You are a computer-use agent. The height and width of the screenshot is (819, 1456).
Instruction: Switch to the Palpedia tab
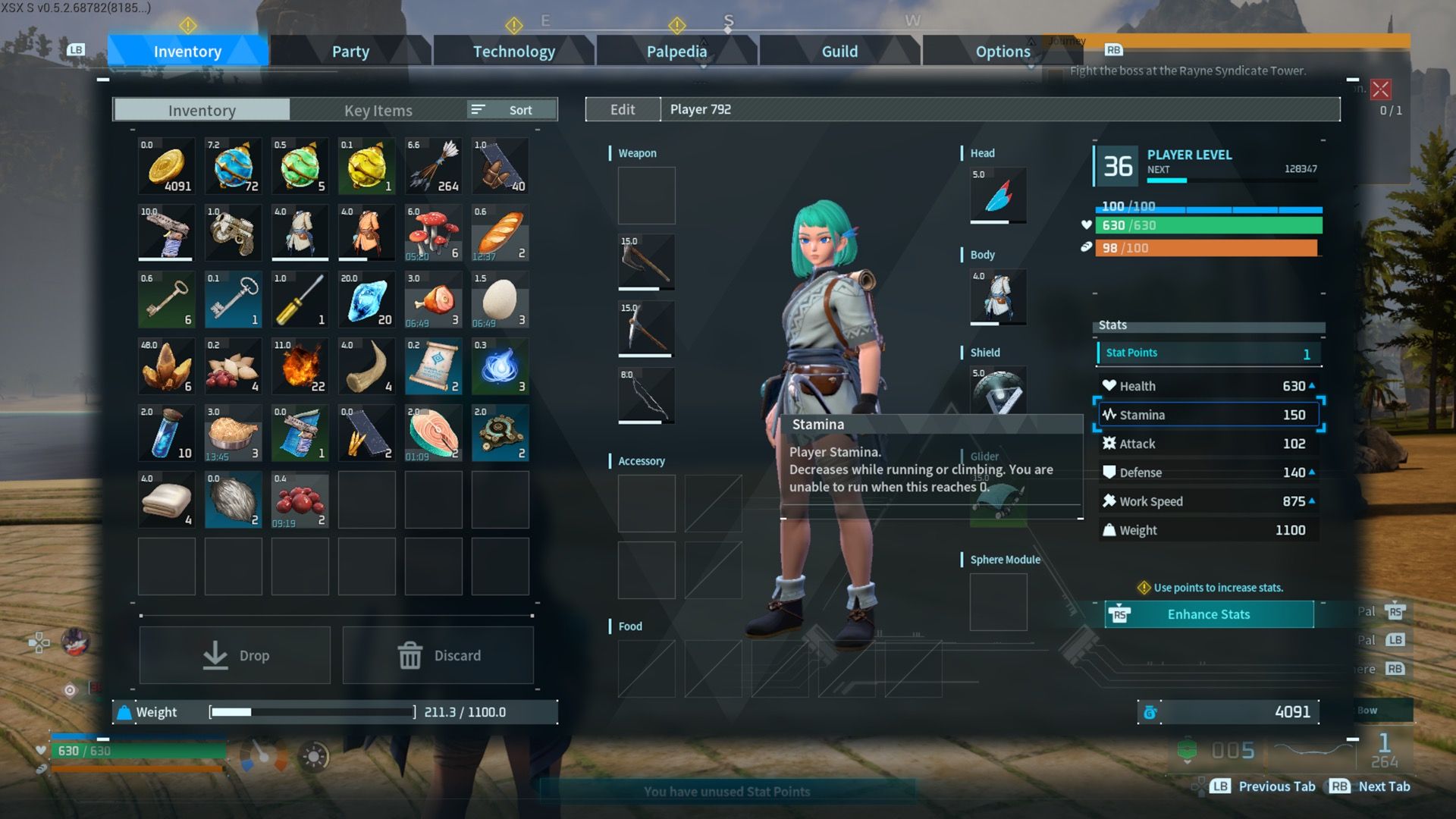(676, 52)
